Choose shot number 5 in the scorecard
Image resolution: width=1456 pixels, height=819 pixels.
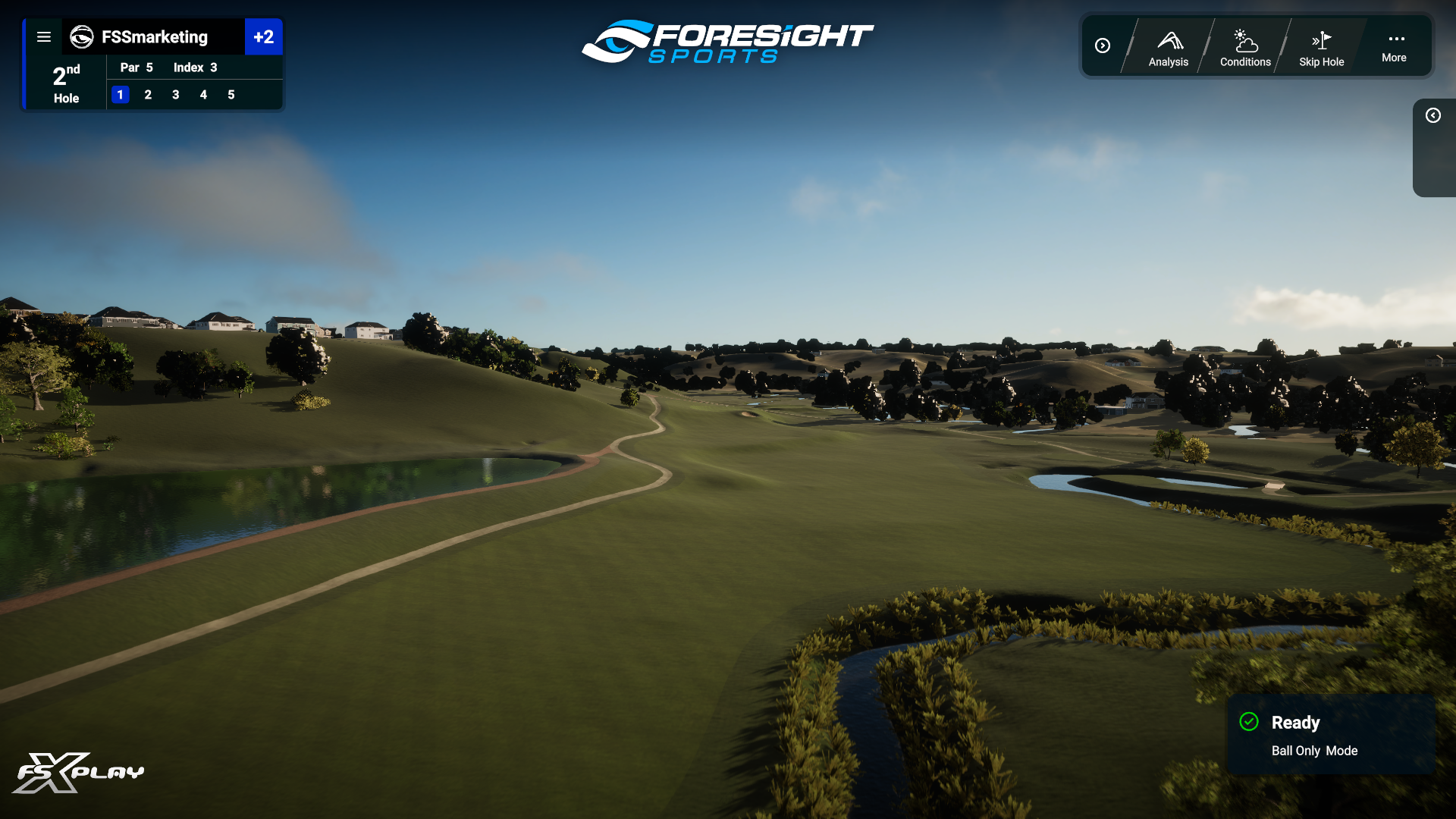pyautogui.click(x=231, y=95)
